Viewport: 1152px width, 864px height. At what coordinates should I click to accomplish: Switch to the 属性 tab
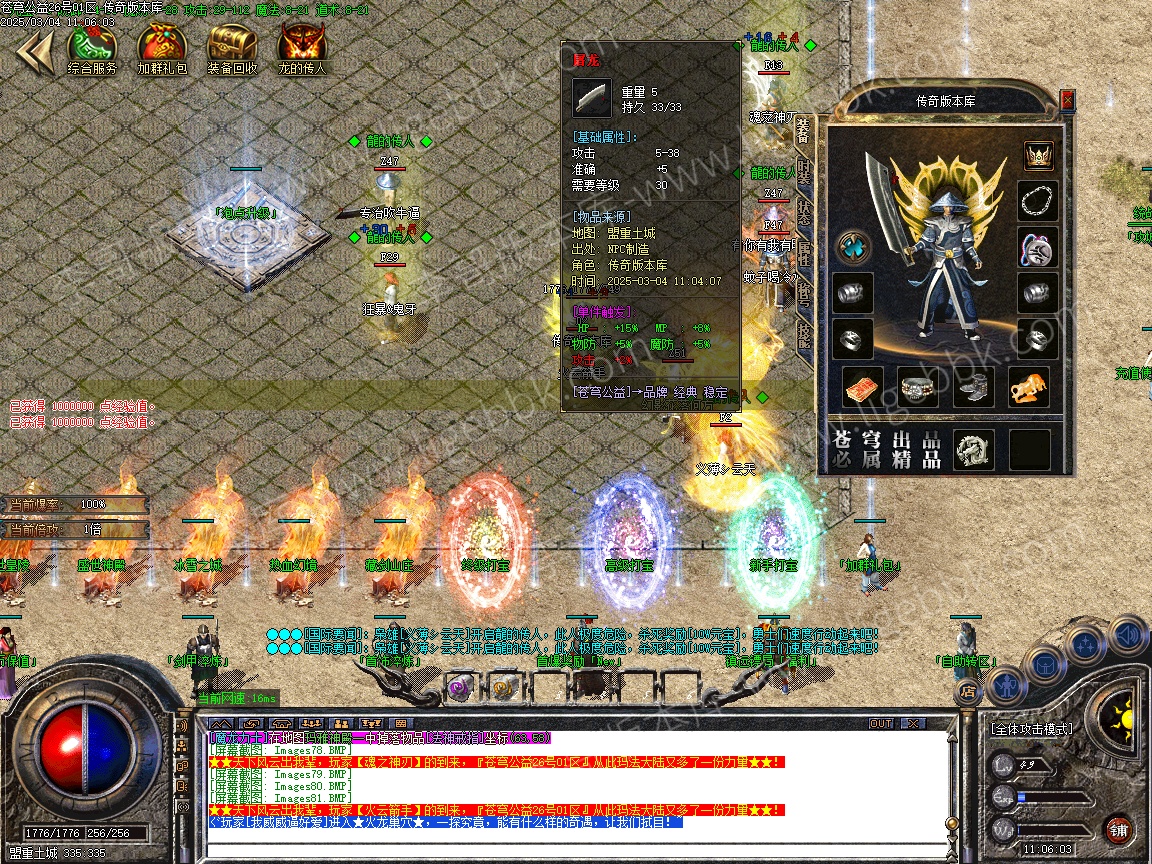click(804, 252)
